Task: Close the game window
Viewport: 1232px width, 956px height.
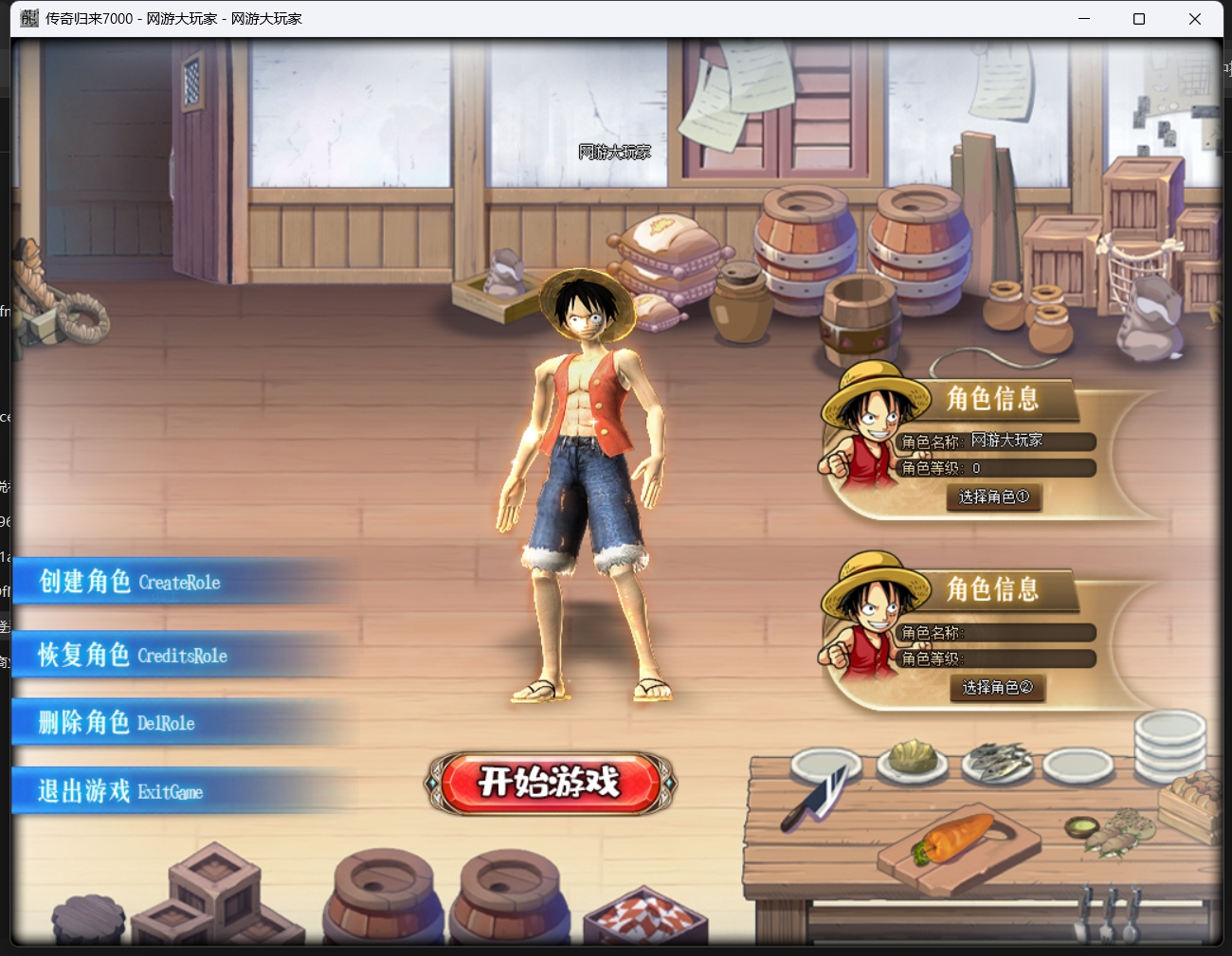Action: click(x=1194, y=19)
